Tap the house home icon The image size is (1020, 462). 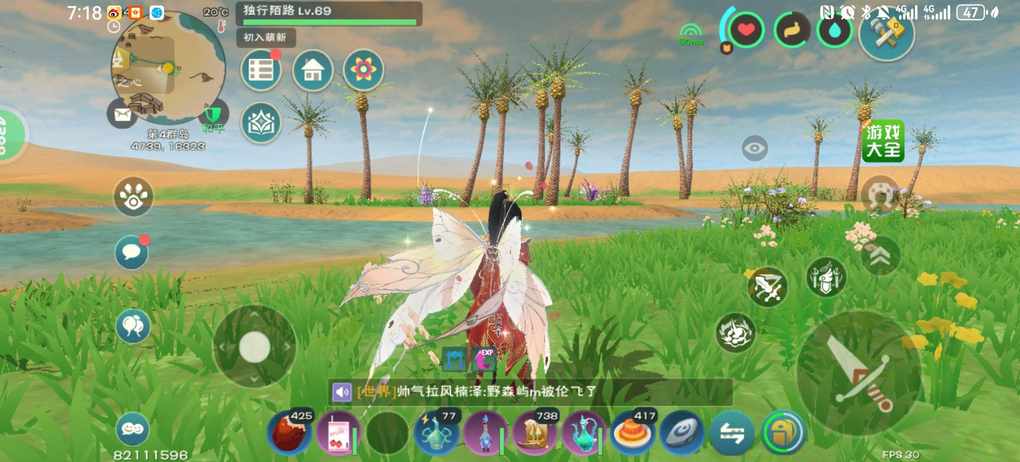(312, 70)
